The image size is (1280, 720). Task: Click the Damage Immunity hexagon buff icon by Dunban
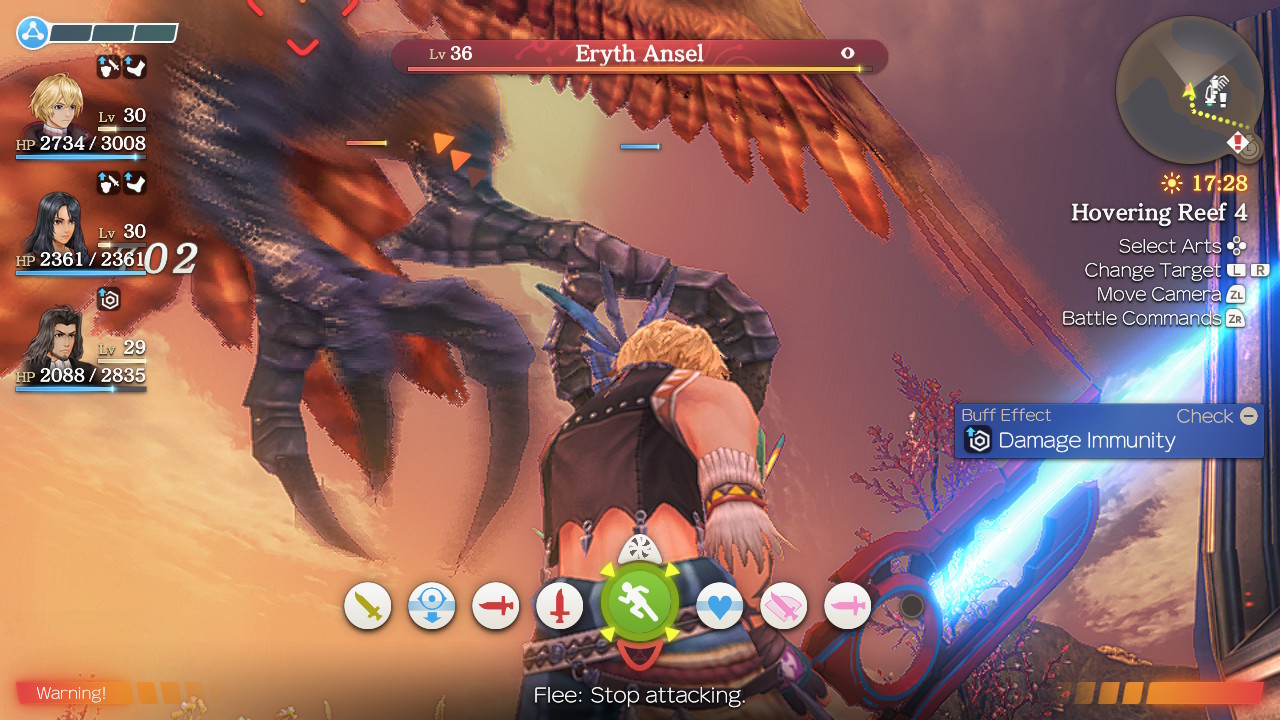pyautogui.click(x=109, y=298)
